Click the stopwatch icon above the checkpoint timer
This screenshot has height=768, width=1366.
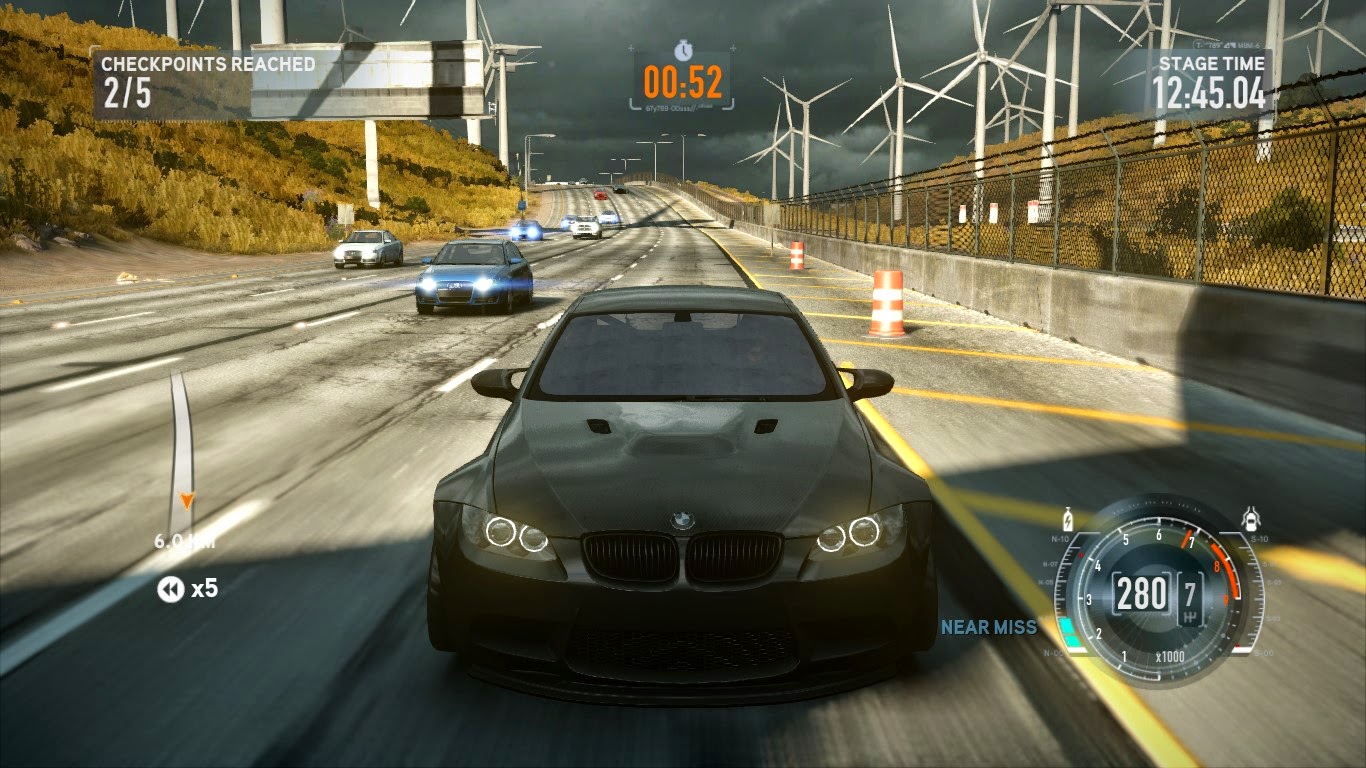[x=684, y=50]
